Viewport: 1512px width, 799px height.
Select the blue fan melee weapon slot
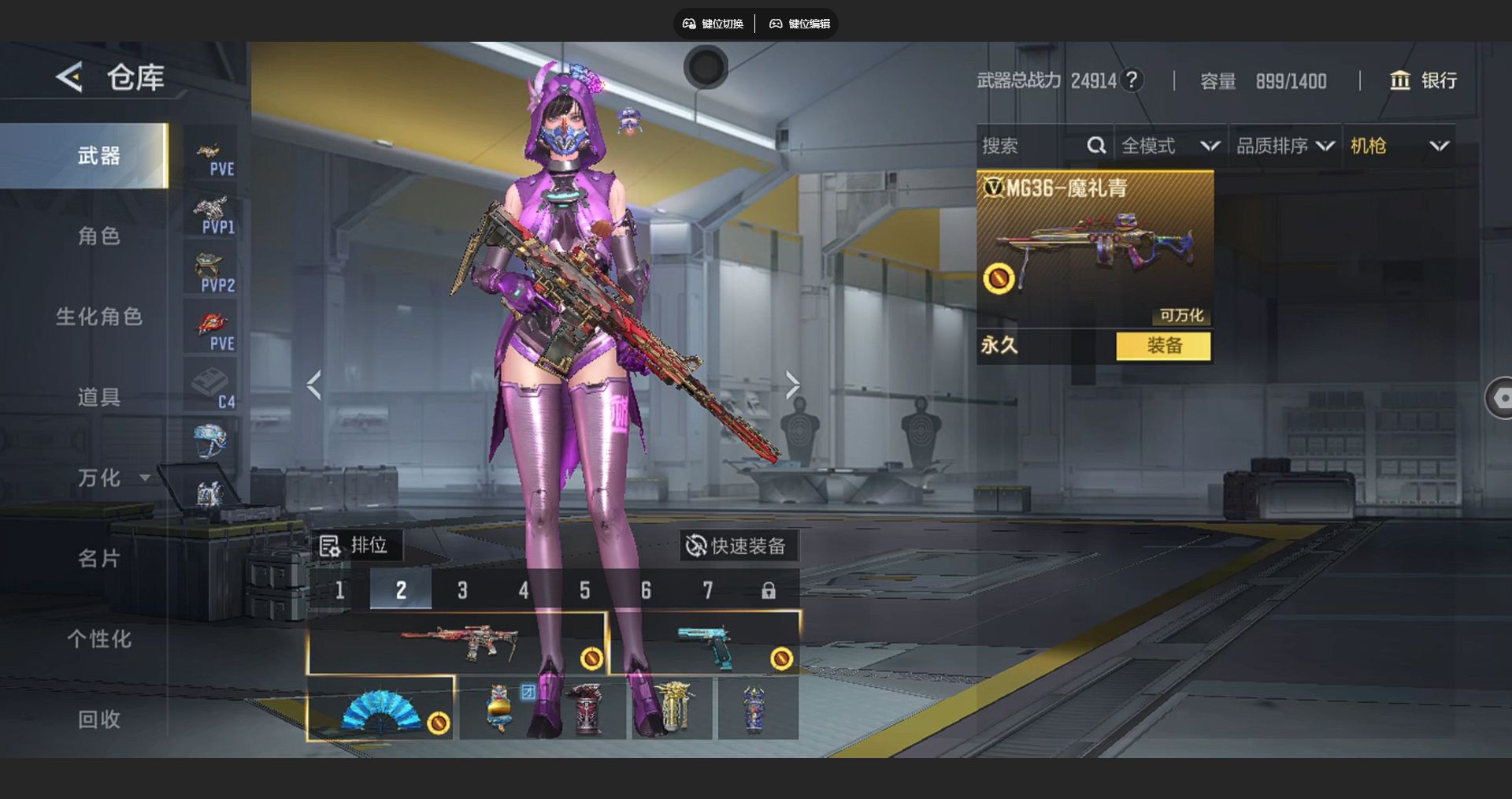(x=381, y=709)
